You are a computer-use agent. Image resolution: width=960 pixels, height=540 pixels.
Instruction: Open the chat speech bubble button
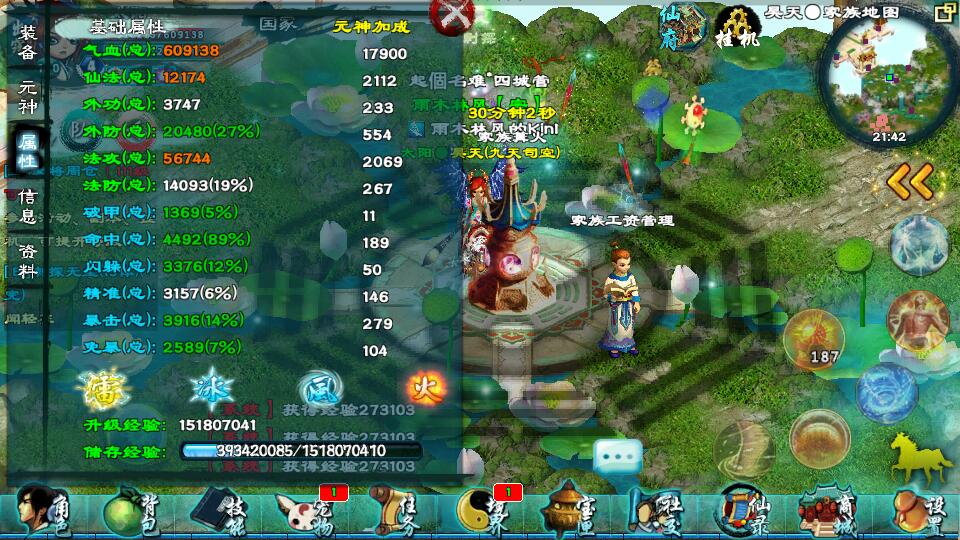click(618, 458)
